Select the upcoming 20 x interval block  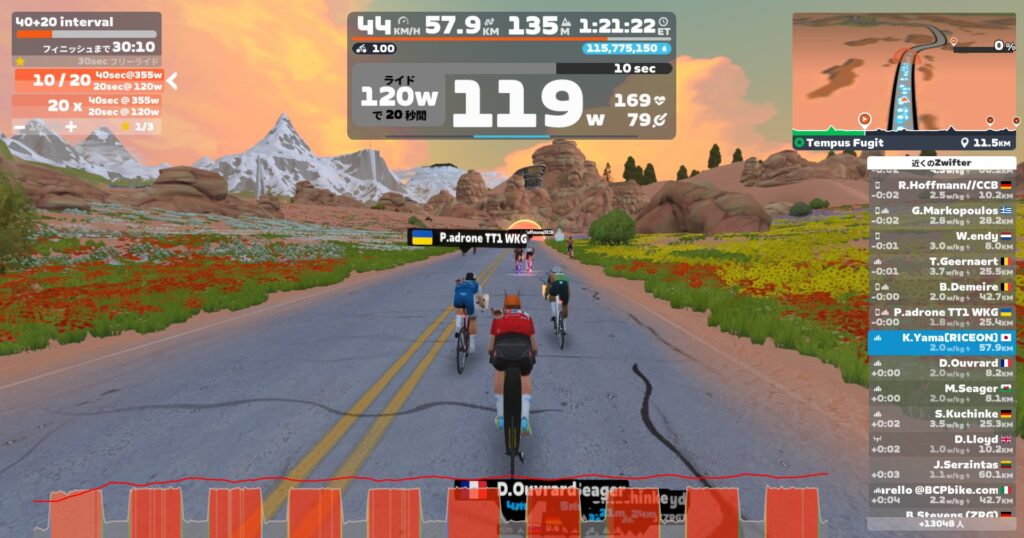pyautogui.click(x=87, y=105)
